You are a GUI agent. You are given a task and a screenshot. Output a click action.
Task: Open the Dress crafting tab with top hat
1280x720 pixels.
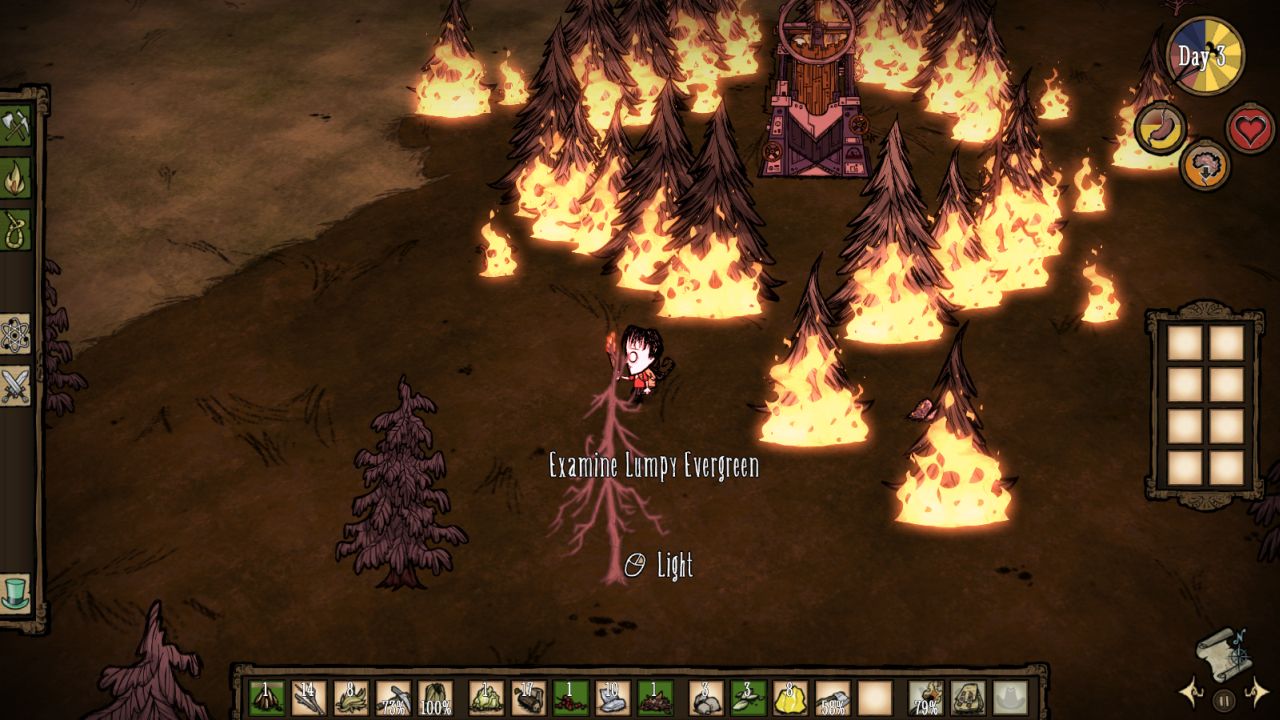(15, 592)
